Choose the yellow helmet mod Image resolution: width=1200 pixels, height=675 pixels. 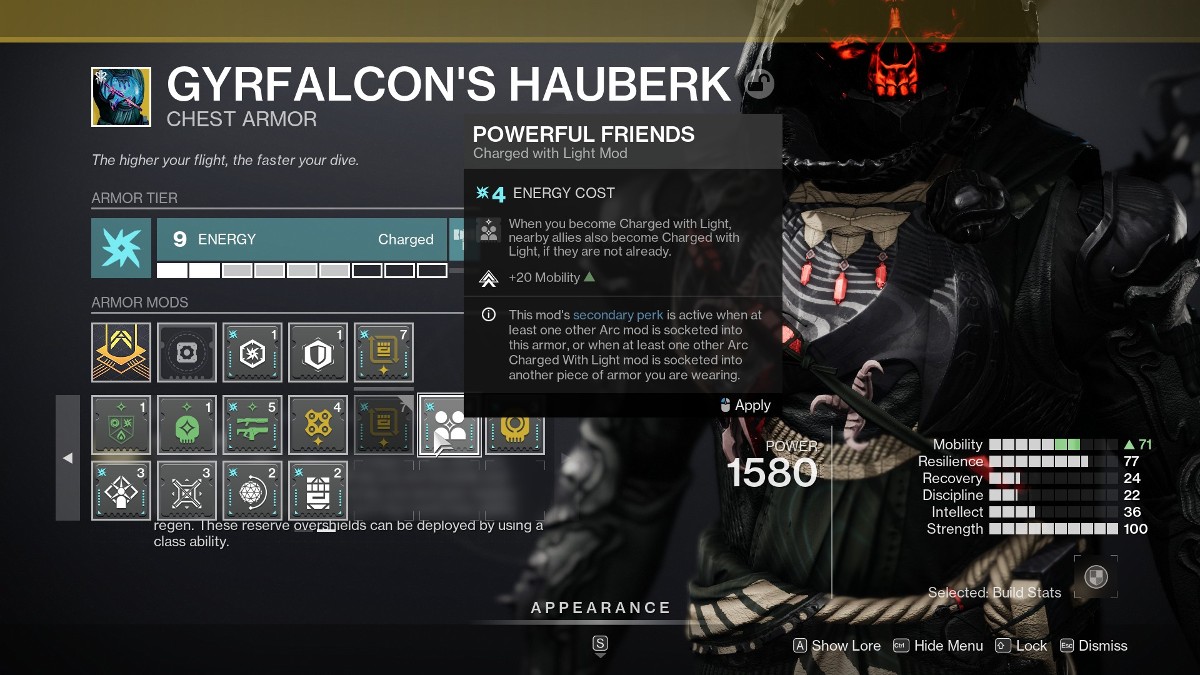tap(515, 427)
